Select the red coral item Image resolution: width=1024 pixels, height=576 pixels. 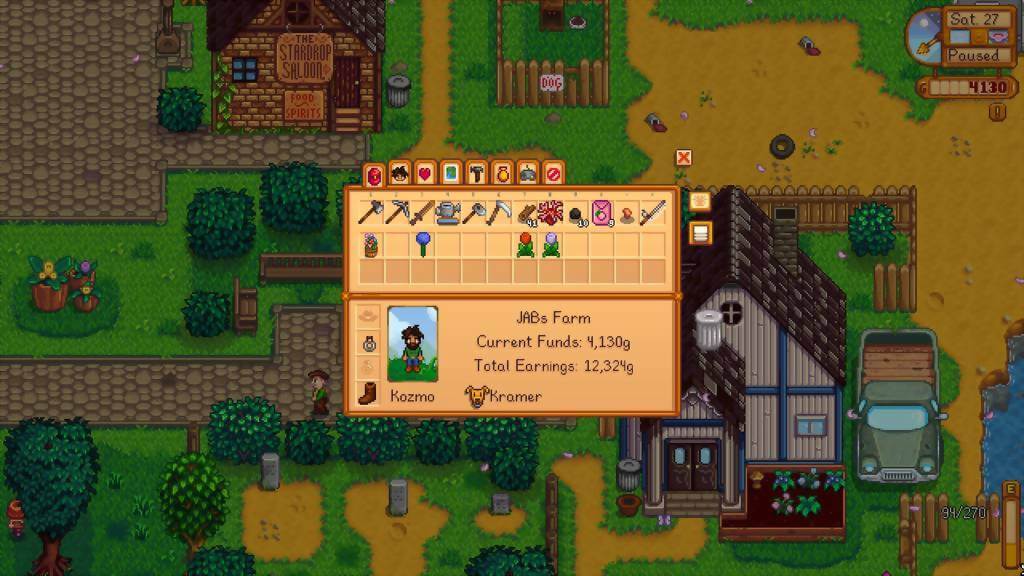coord(551,212)
